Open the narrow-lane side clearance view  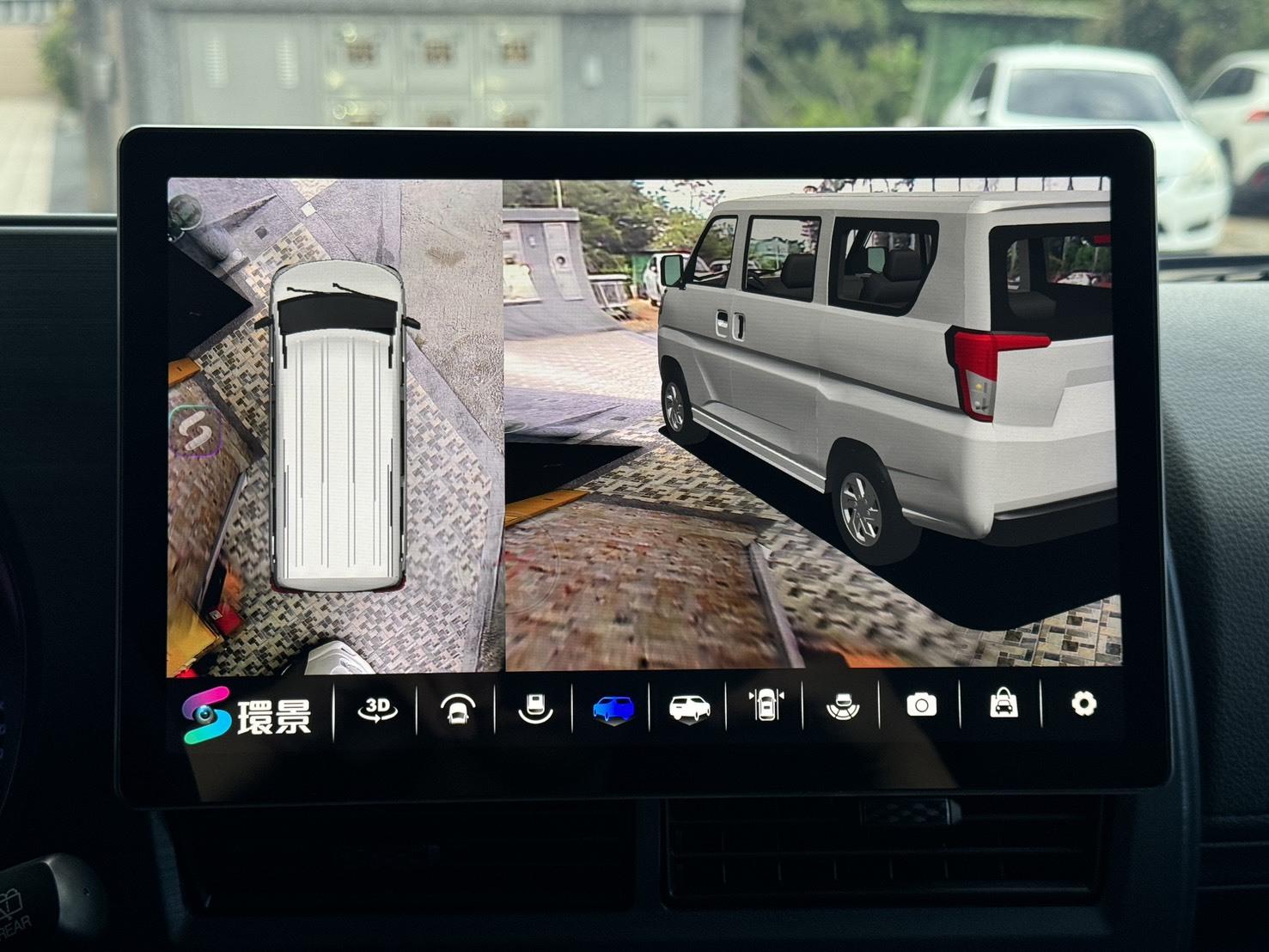pos(765,707)
